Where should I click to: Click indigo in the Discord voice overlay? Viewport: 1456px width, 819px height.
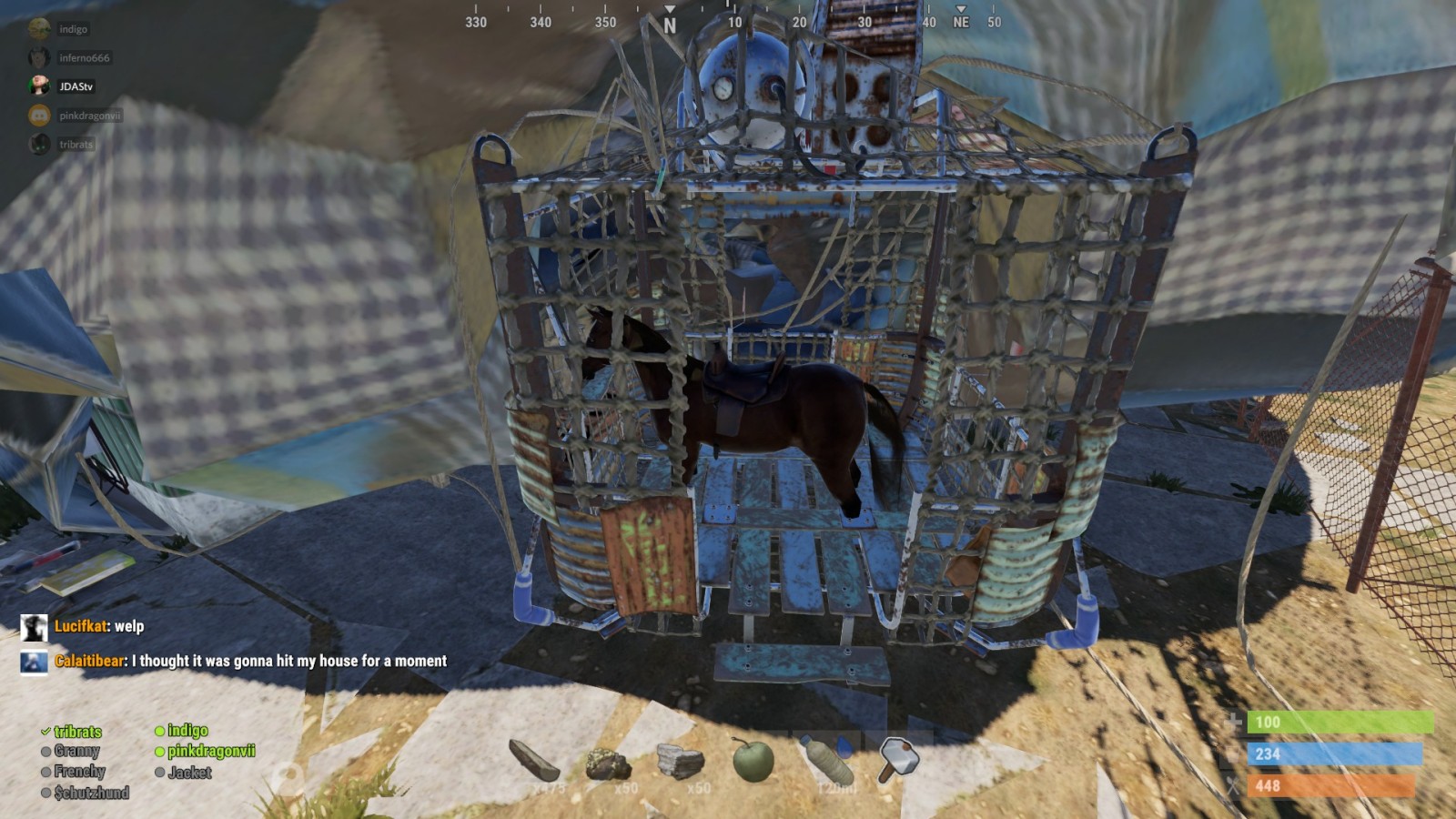[73, 29]
